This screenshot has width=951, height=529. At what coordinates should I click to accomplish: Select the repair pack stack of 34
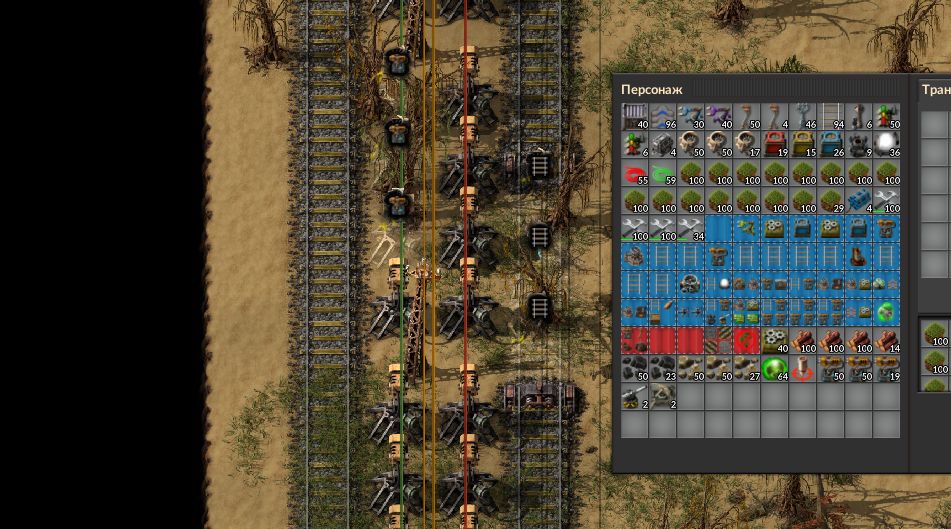pyautogui.click(x=691, y=229)
